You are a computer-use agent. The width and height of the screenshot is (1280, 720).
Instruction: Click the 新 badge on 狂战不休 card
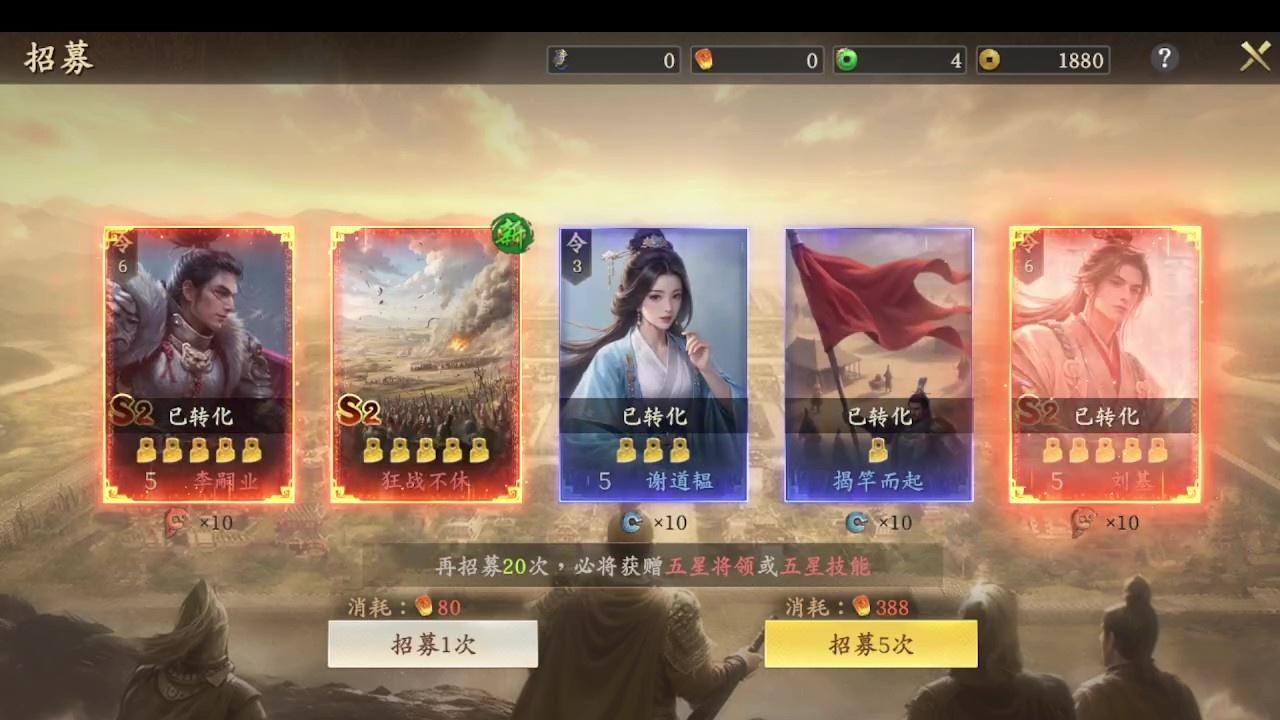(511, 234)
